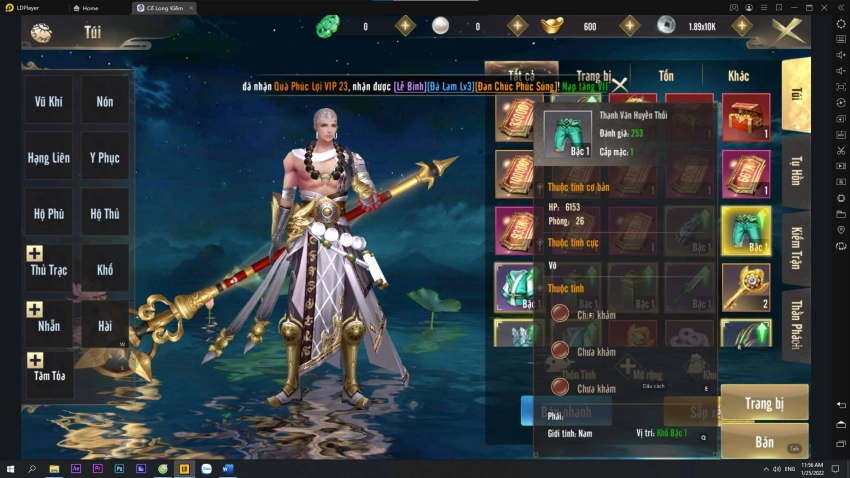This screenshot has height=478, width=850.
Task: Click the Hạng Liên equipment slot
Action: tap(48, 157)
